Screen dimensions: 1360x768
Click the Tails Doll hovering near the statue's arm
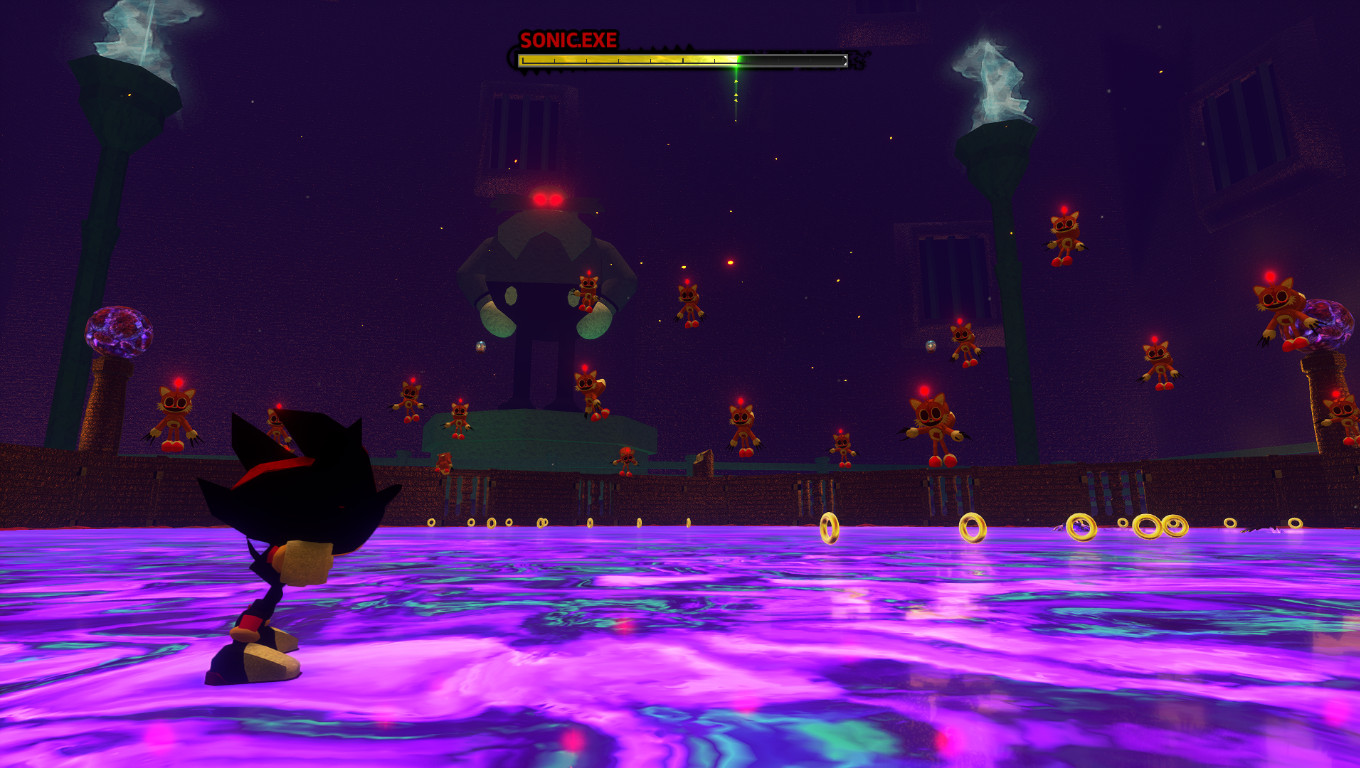(586, 295)
